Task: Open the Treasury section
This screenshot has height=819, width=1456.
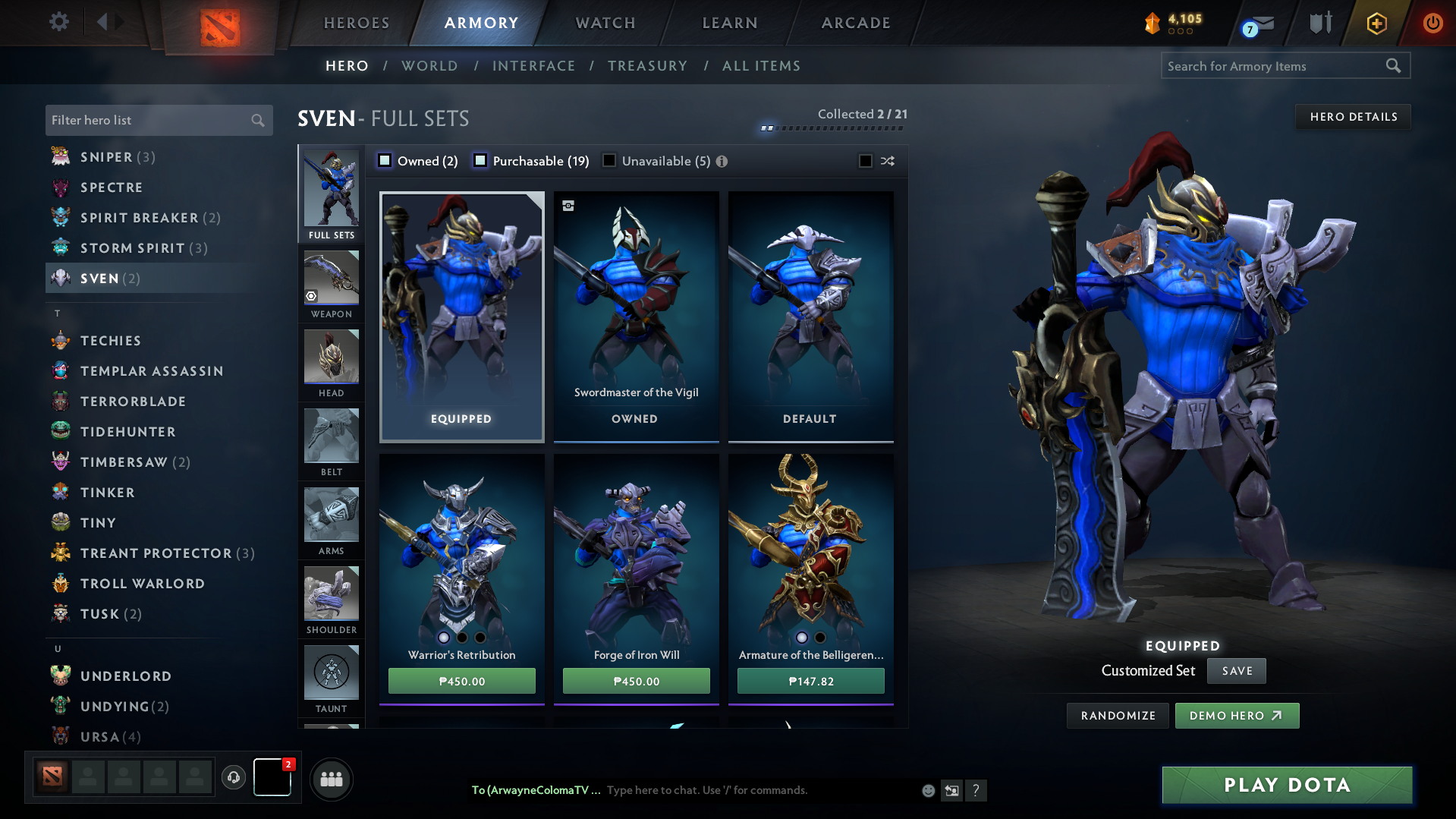Action: pos(646,66)
